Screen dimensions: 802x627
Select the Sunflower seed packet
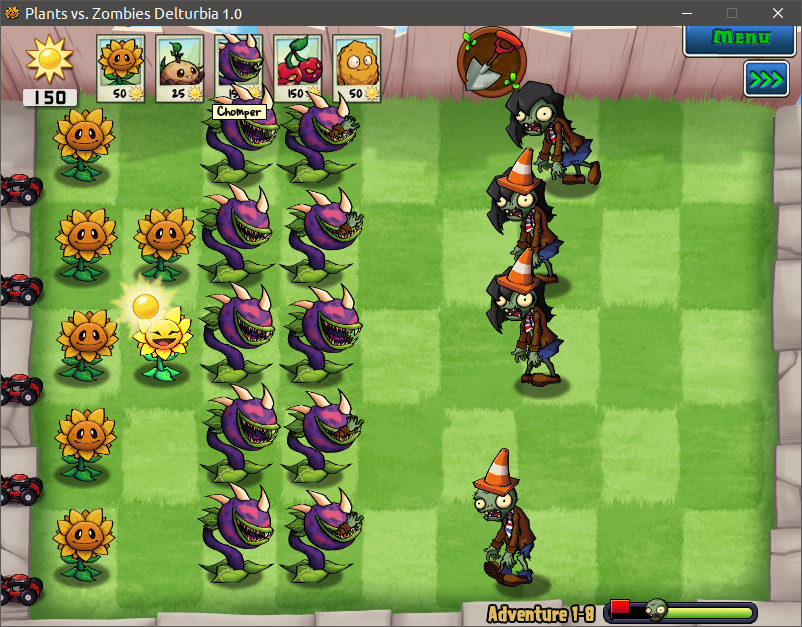tap(120, 68)
